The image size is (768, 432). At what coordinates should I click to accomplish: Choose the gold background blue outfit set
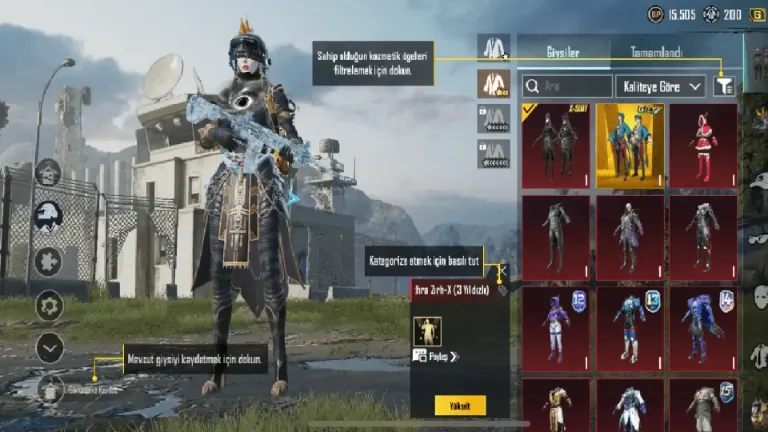point(629,146)
